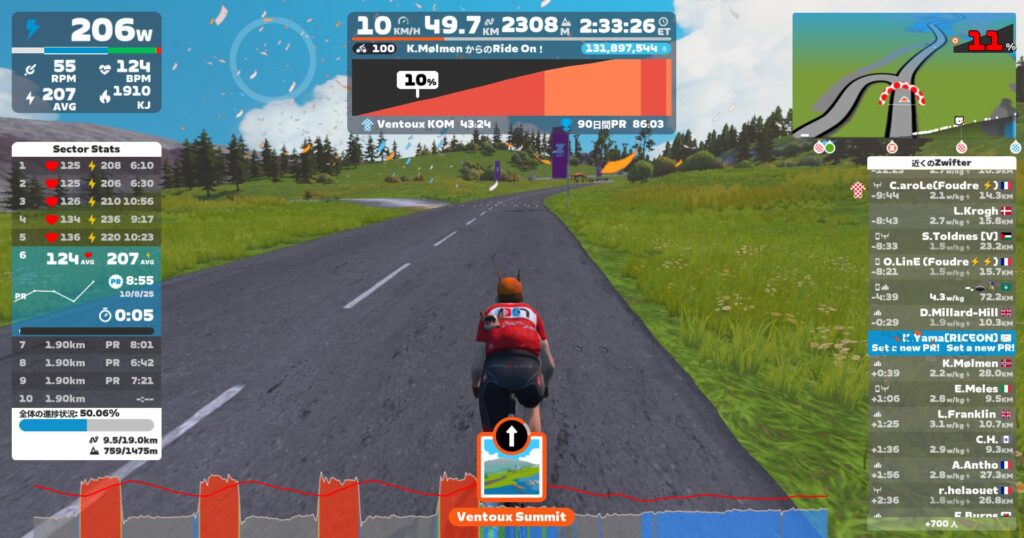Select A.Antho in the nearby list
1024x538 pixels.
940,469
